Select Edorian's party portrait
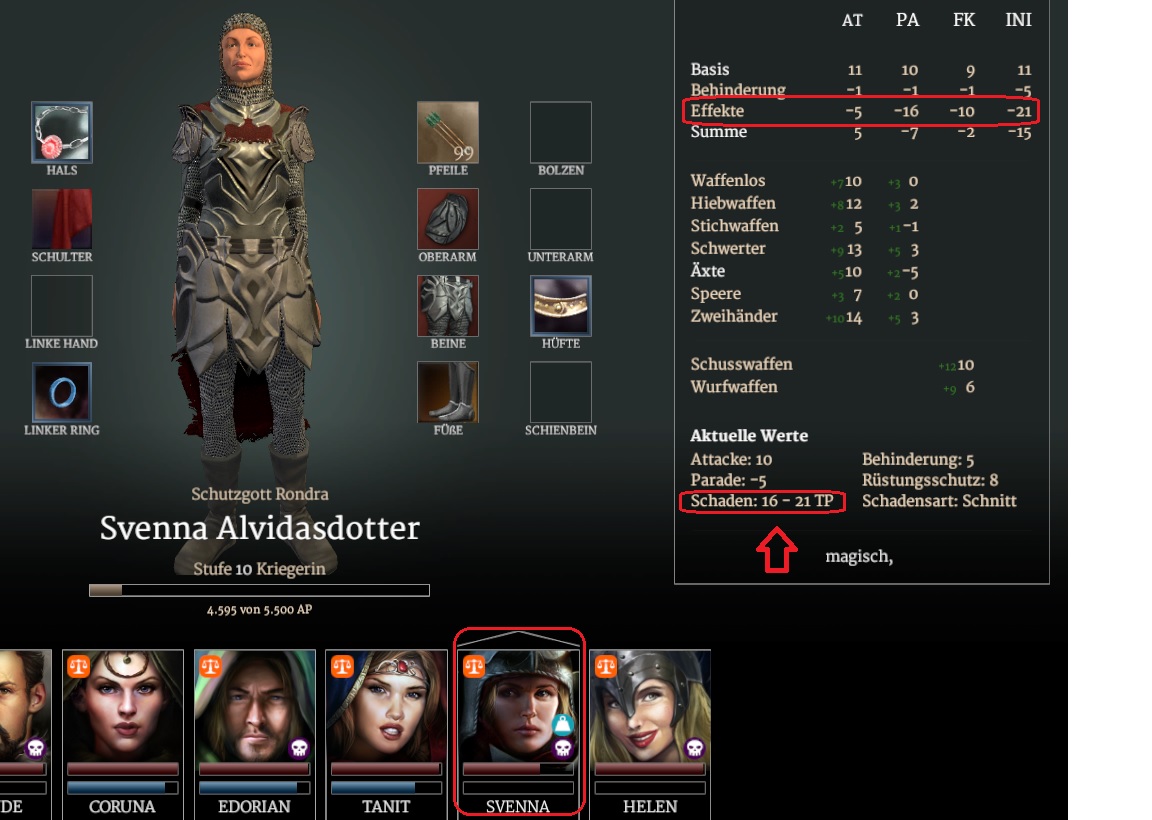Screen dimensions: 1152x820 255,708
